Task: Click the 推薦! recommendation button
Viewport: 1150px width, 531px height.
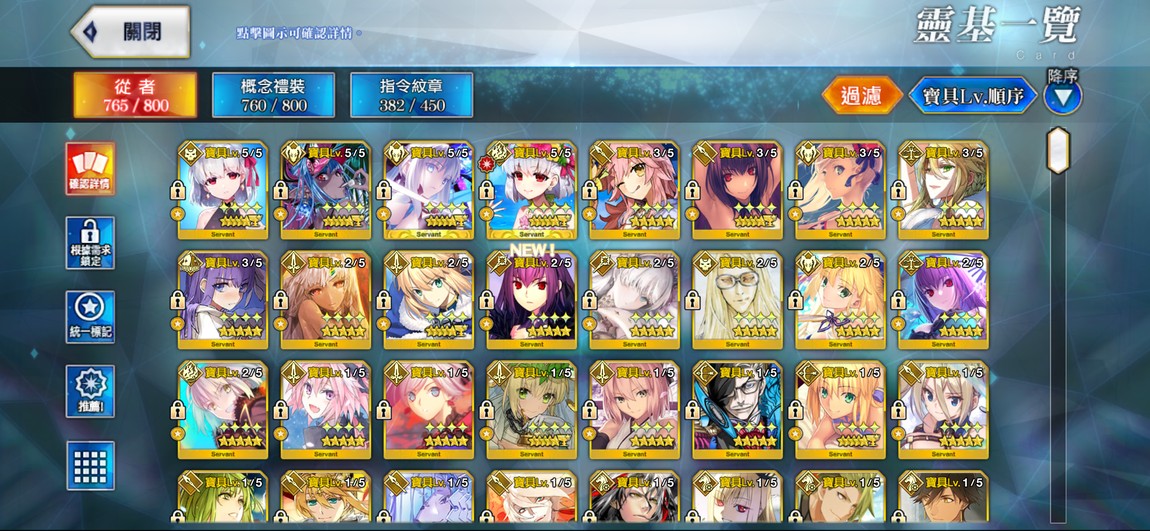Action: click(90, 391)
